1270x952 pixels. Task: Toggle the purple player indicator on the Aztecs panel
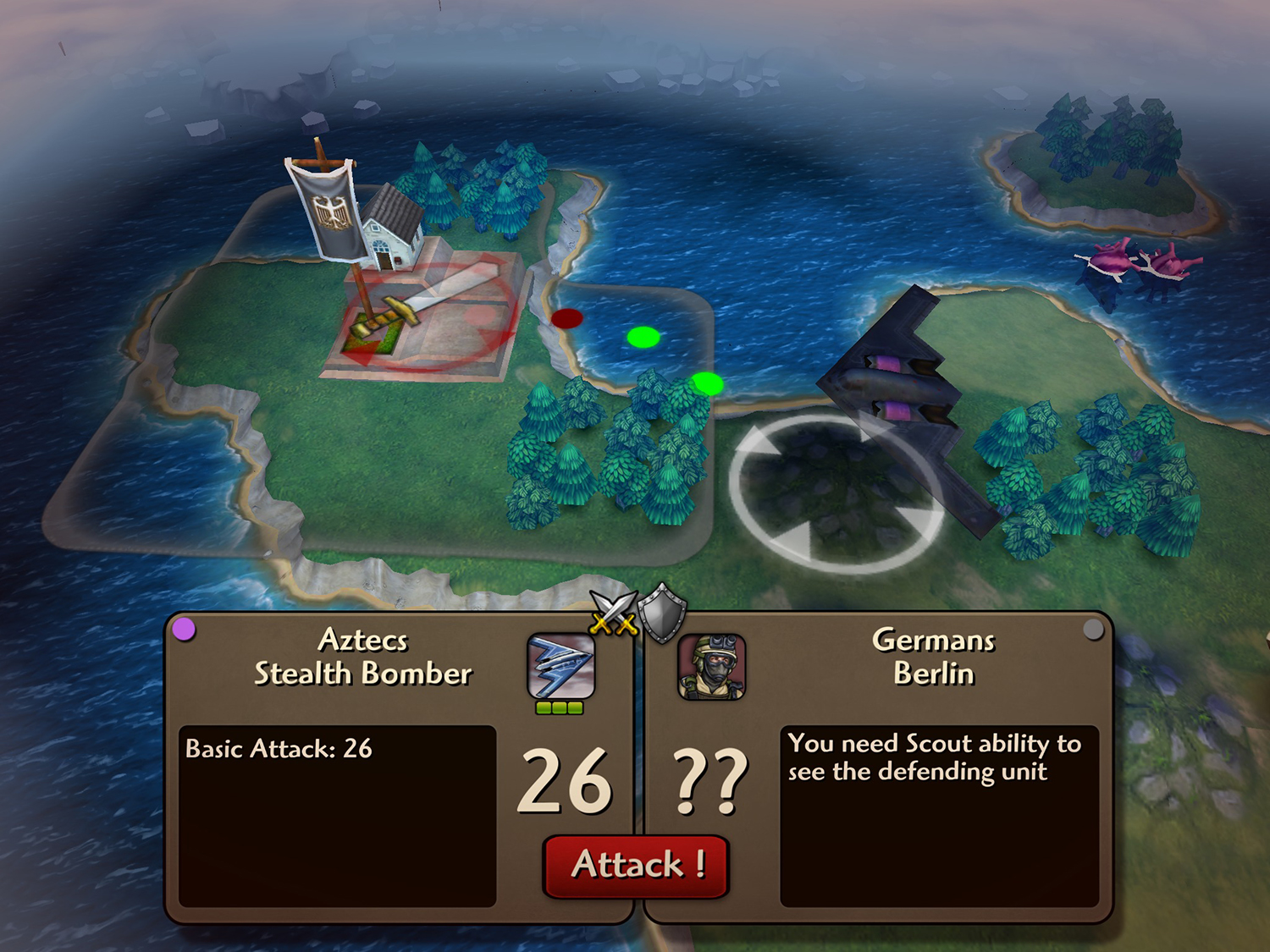point(185,628)
